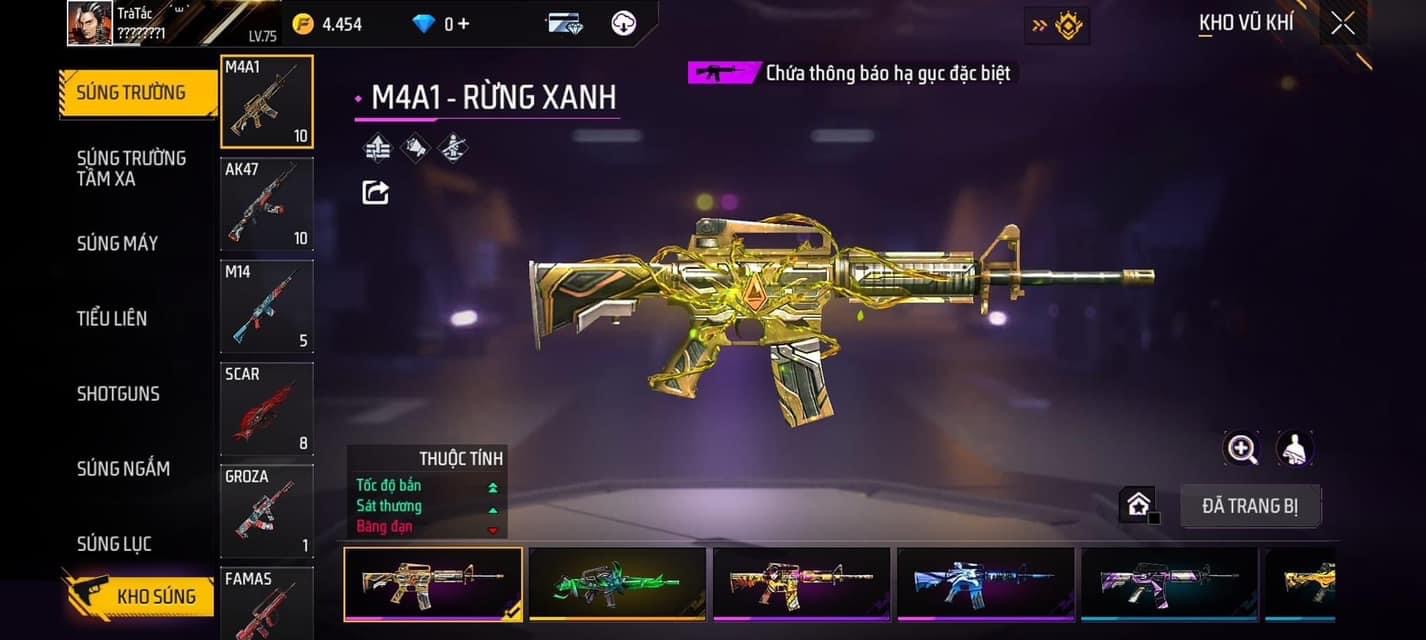Select the green glowing M4A1 skin thumbnail
Image resolution: width=1426 pixels, height=640 pixels.
tap(617, 583)
